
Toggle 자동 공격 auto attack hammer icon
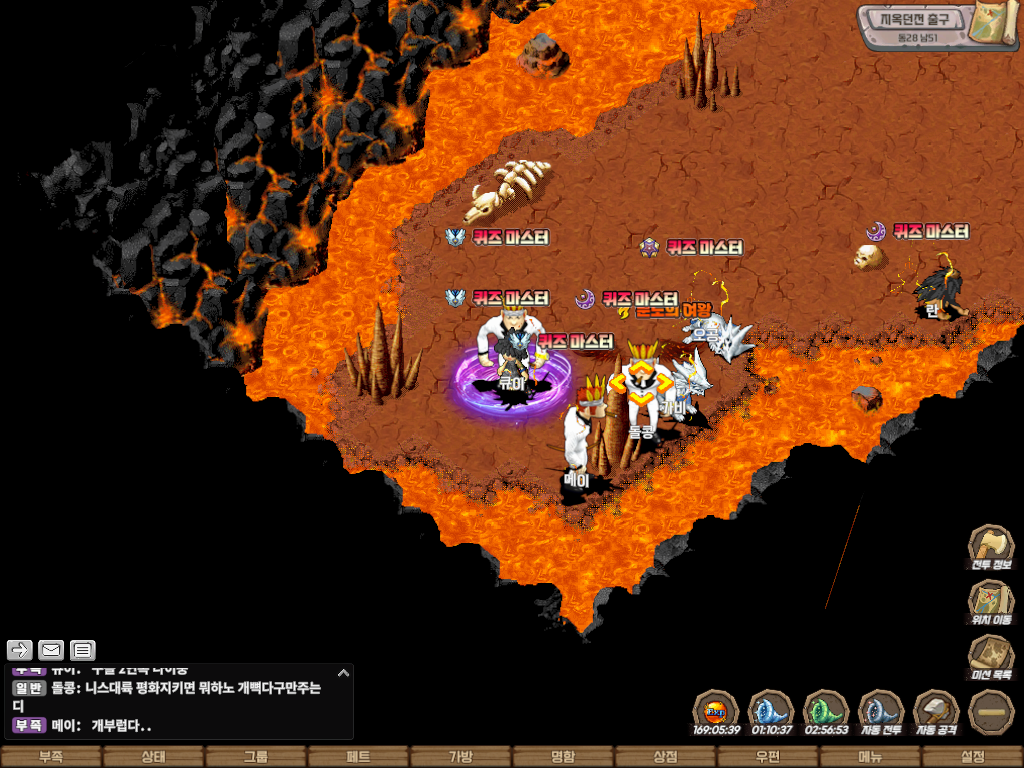(x=936, y=712)
